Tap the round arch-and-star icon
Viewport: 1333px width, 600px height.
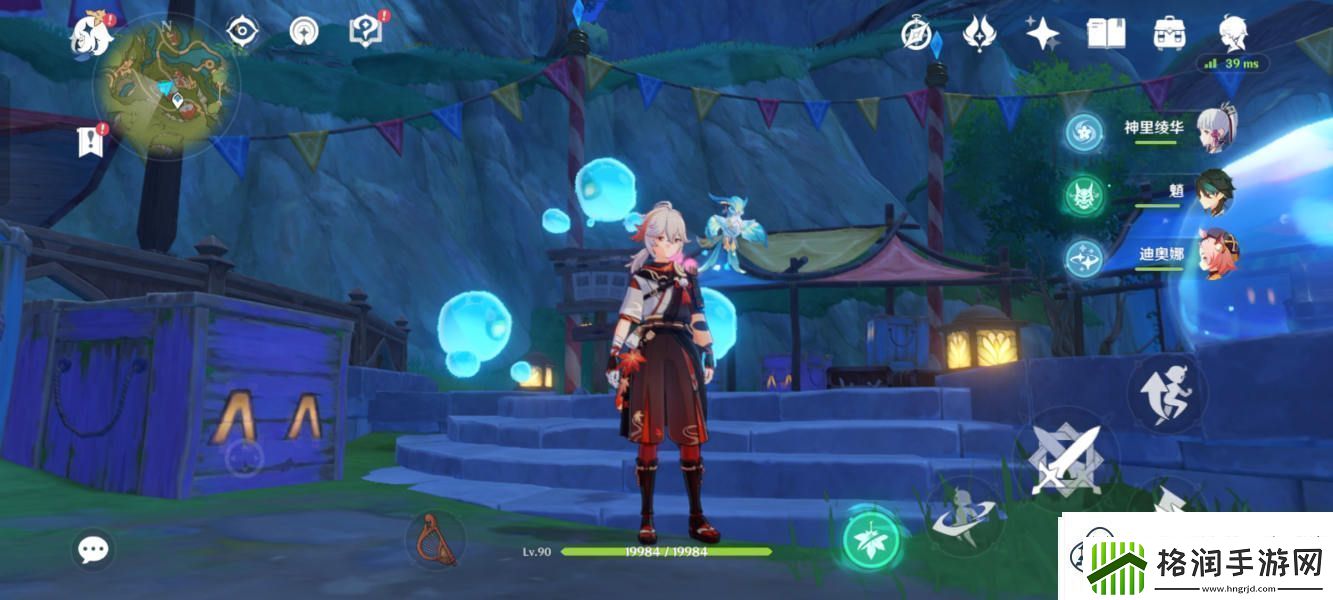303,32
